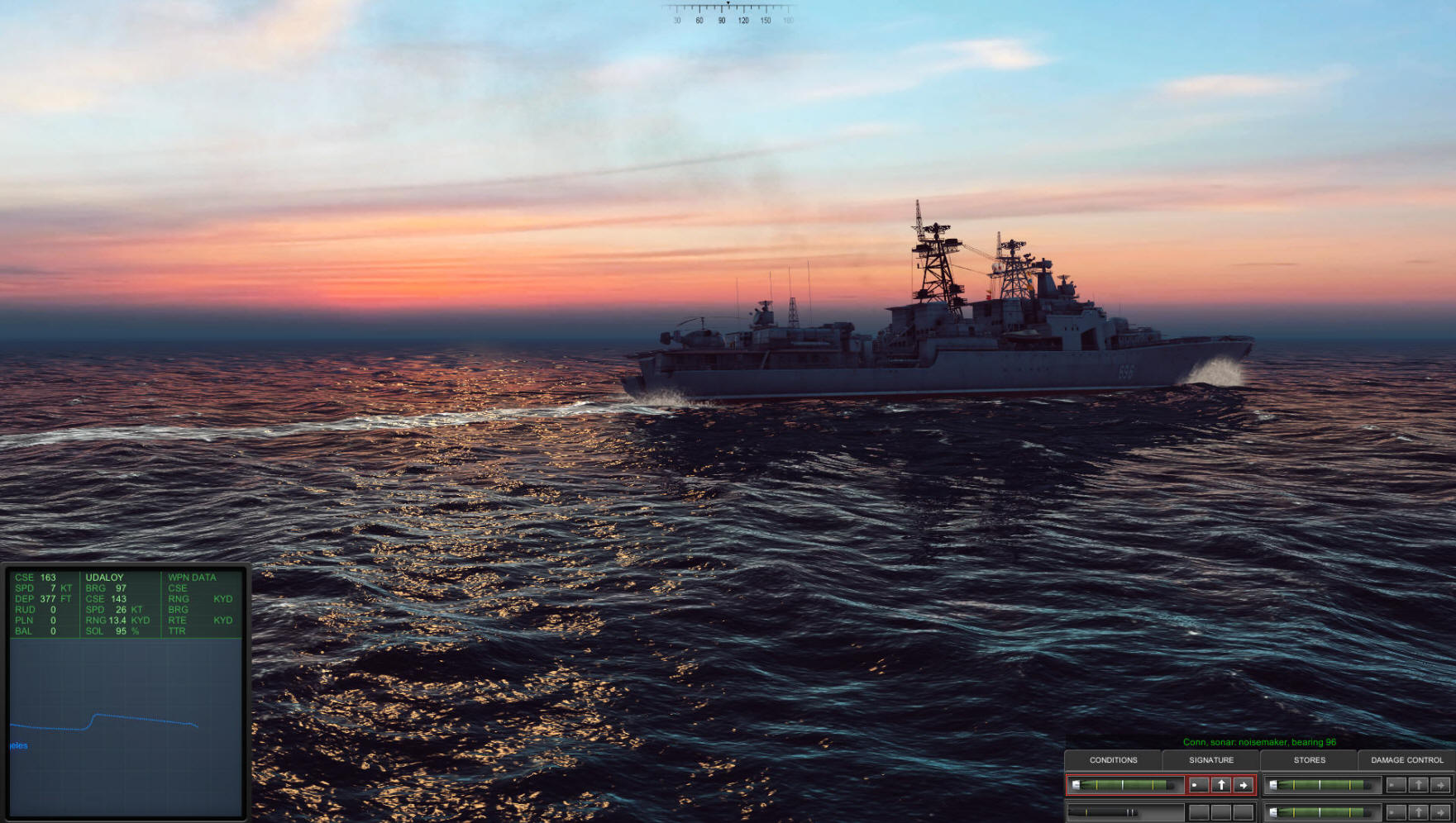The width and height of the screenshot is (1456, 823).
Task: Click the green torpedo icon in the lower right tube
Action: [x=1320, y=812]
